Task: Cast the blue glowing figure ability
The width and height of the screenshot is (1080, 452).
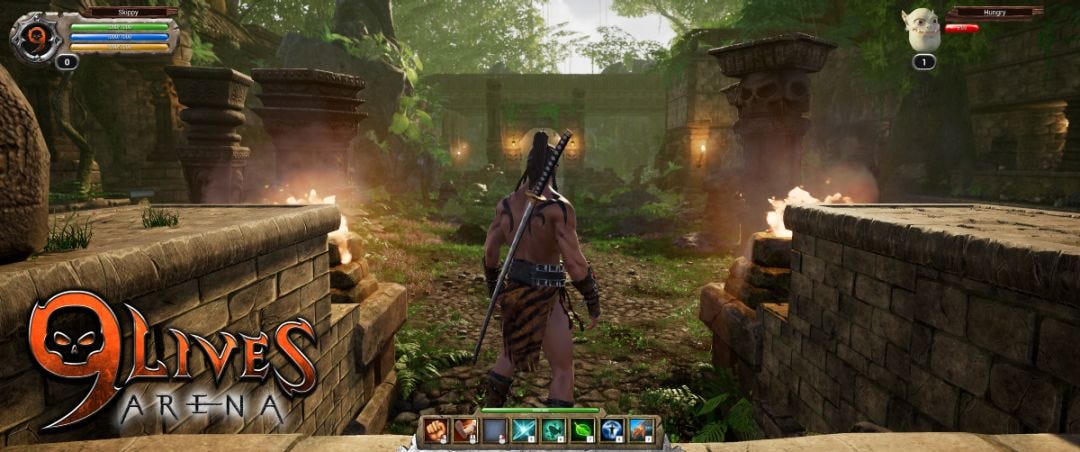Action: (612, 431)
